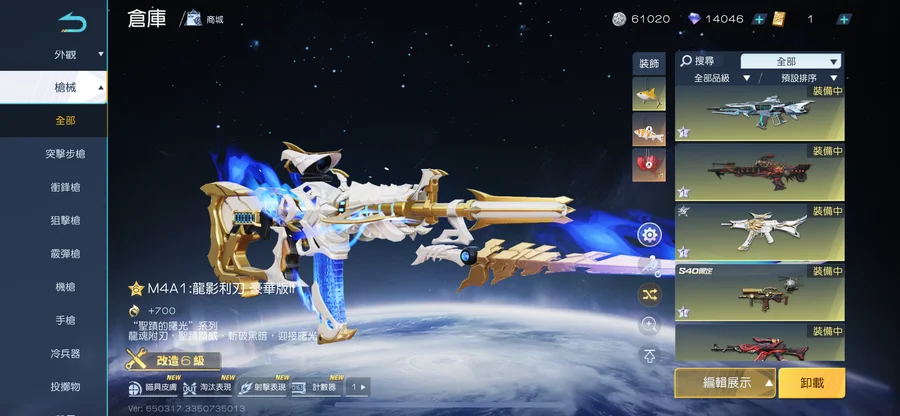Open 瞄具皮膚 scope skin option
The image size is (900, 416).
point(153,387)
